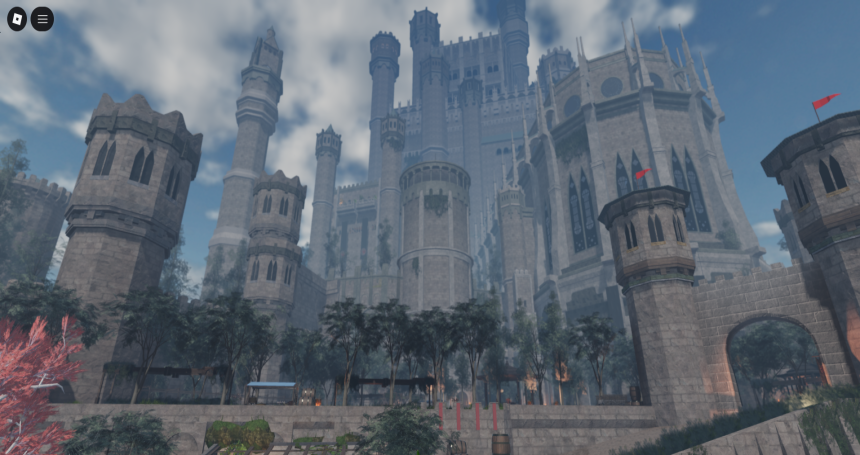The width and height of the screenshot is (860, 455).
Task: Open the hamburger list menu
Action: (42, 19)
